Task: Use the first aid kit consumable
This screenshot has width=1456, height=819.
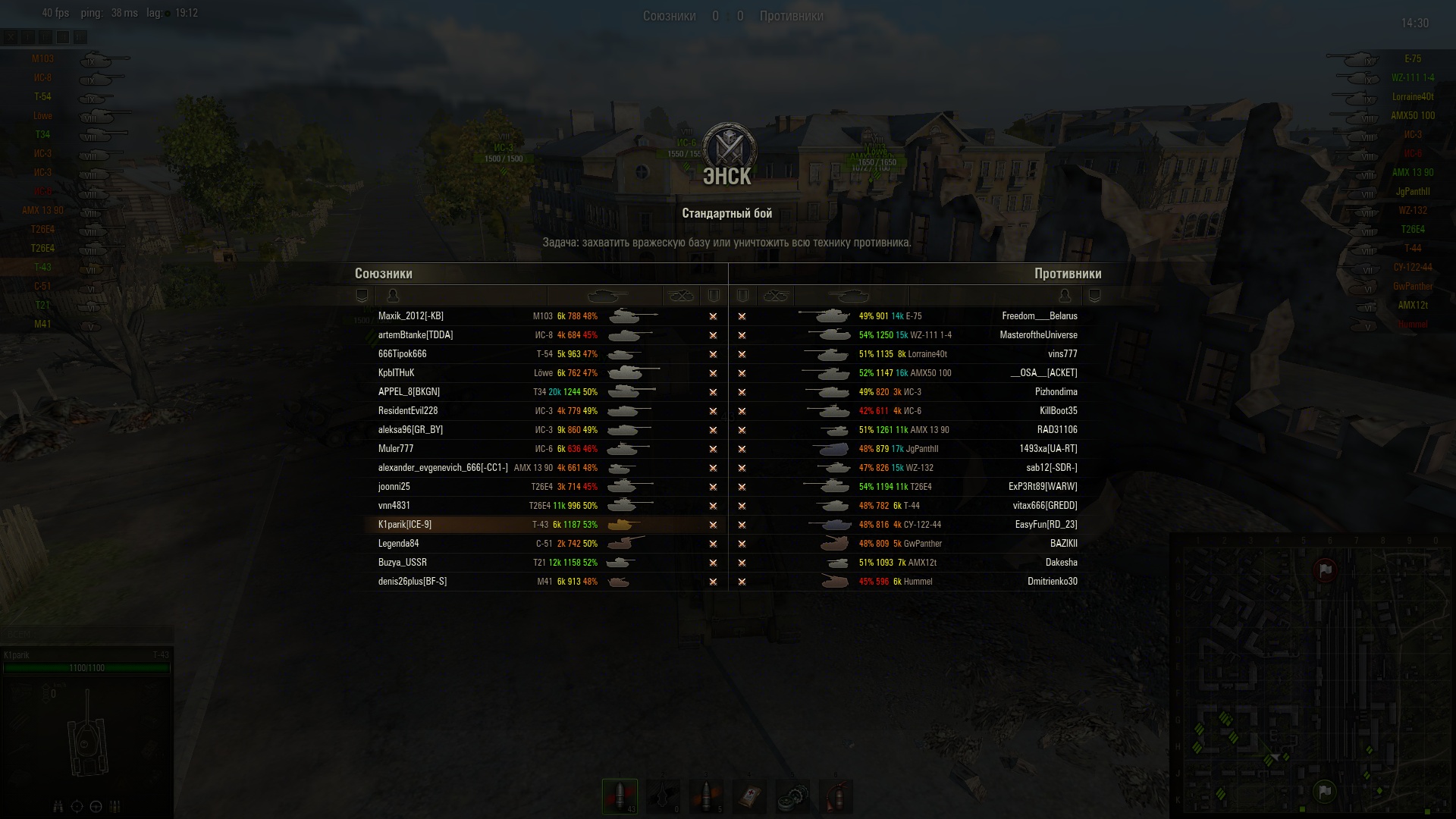Action: pos(749,795)
